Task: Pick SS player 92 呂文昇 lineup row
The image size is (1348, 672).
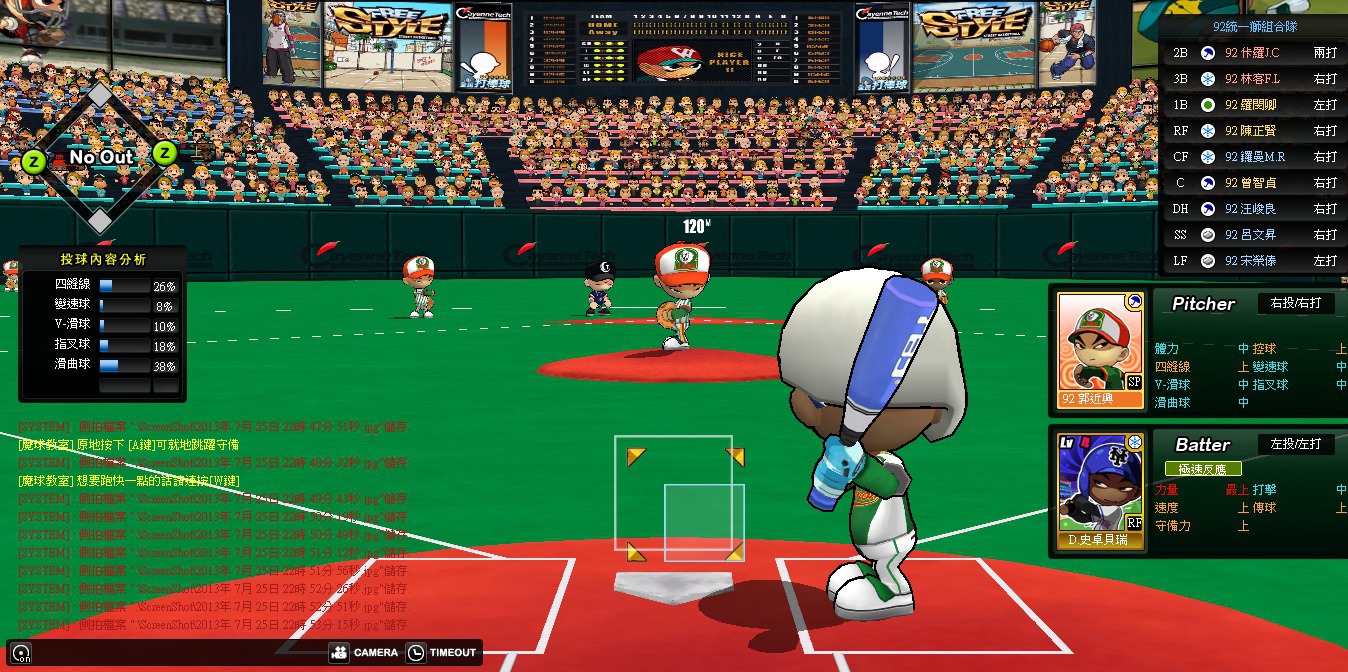Action: [1257, 235]
